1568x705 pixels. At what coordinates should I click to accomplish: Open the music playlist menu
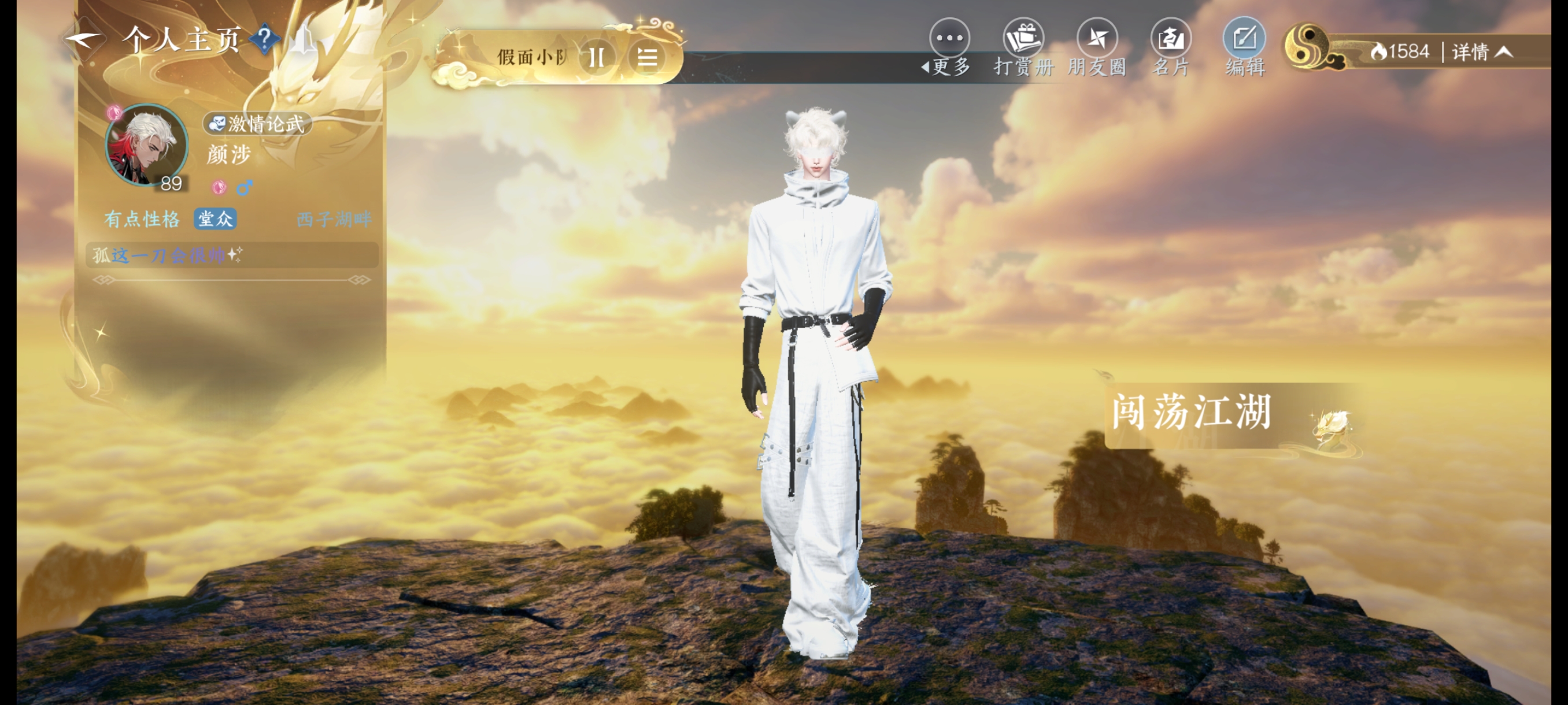click(x=646, y=58)
